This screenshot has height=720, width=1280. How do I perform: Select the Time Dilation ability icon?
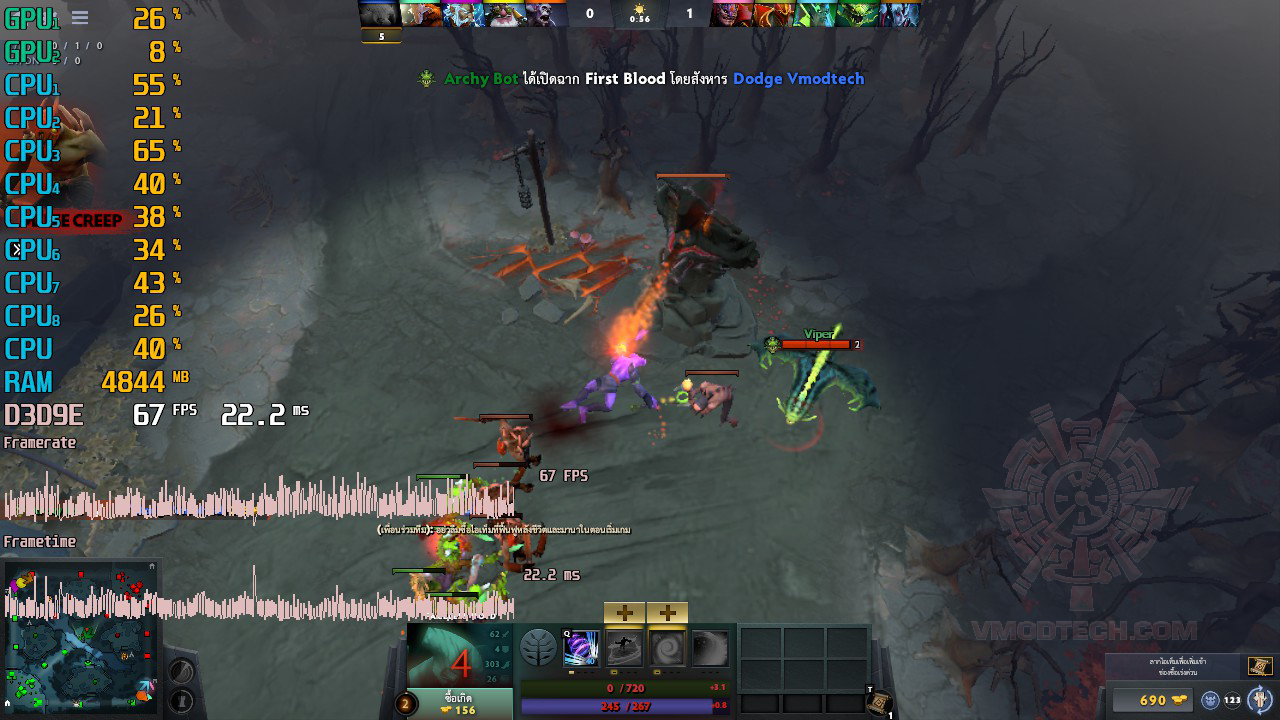point(624,648)
